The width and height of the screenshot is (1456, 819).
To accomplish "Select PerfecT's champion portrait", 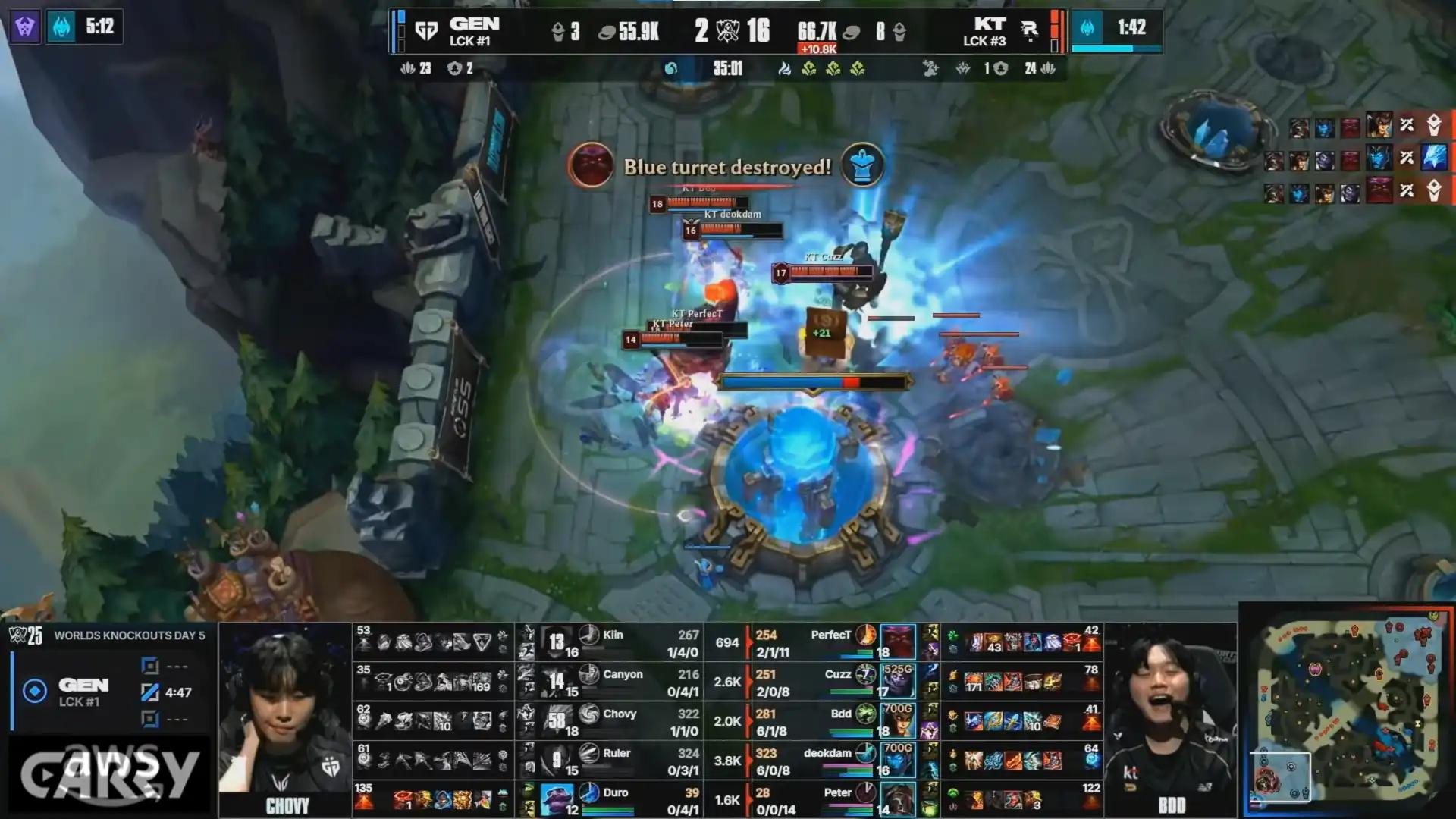I will (x=897, y=642).
